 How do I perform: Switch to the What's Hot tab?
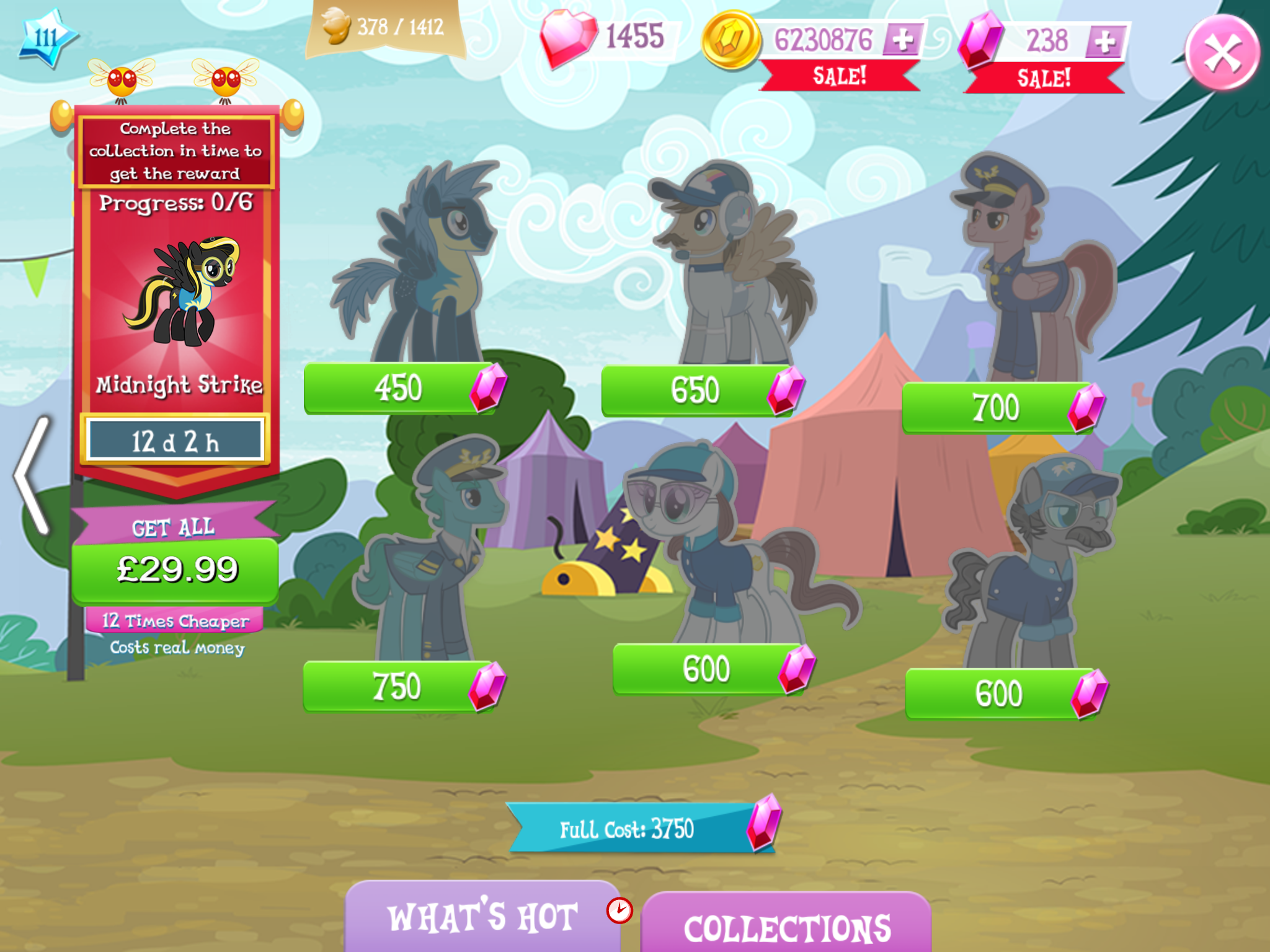coord(482,917)
